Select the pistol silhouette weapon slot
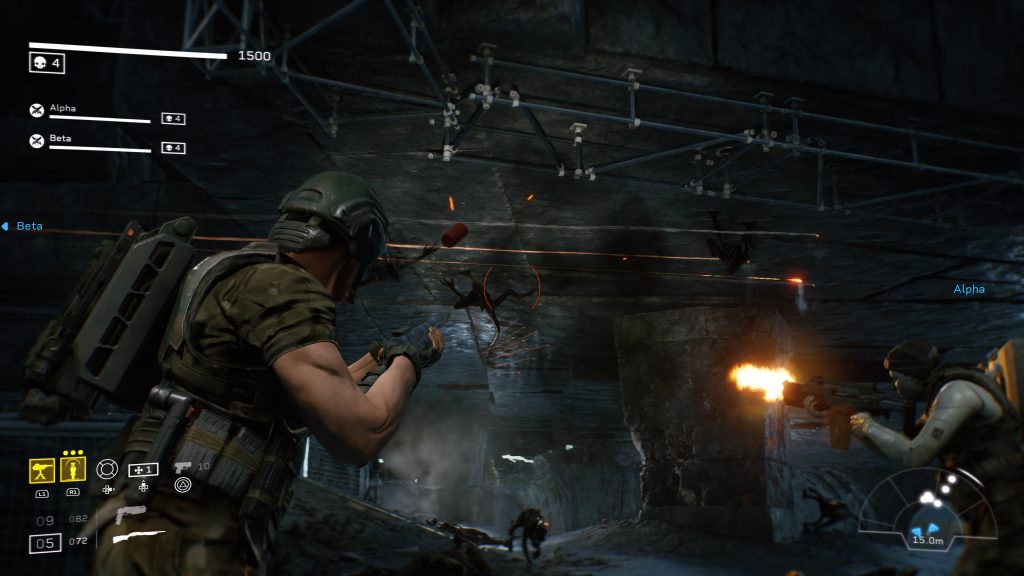The width and height of the screenshot is (1024, 576). coord(130,515)
